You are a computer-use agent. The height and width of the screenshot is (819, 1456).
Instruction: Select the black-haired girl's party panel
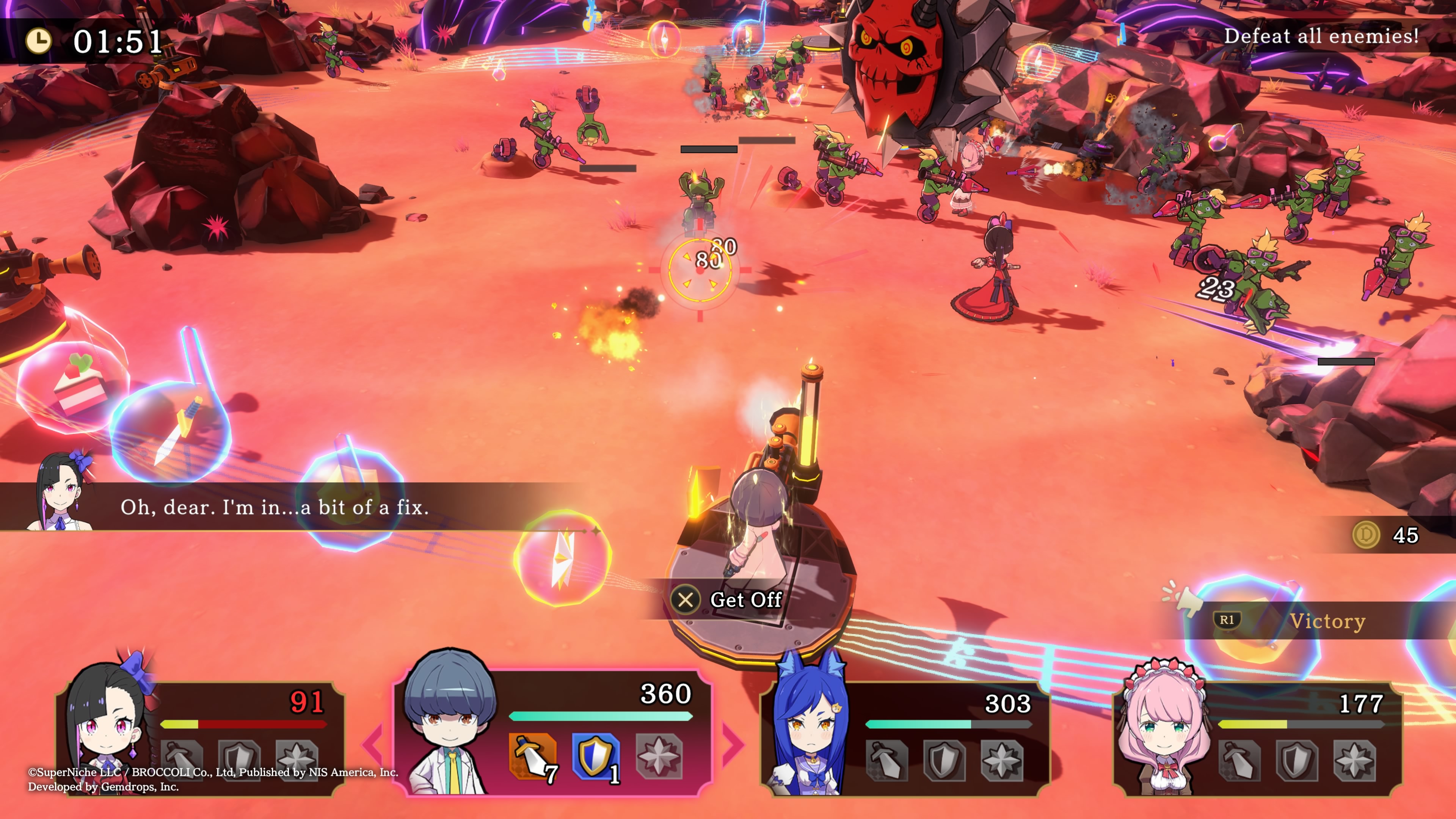tap(201, 737)
